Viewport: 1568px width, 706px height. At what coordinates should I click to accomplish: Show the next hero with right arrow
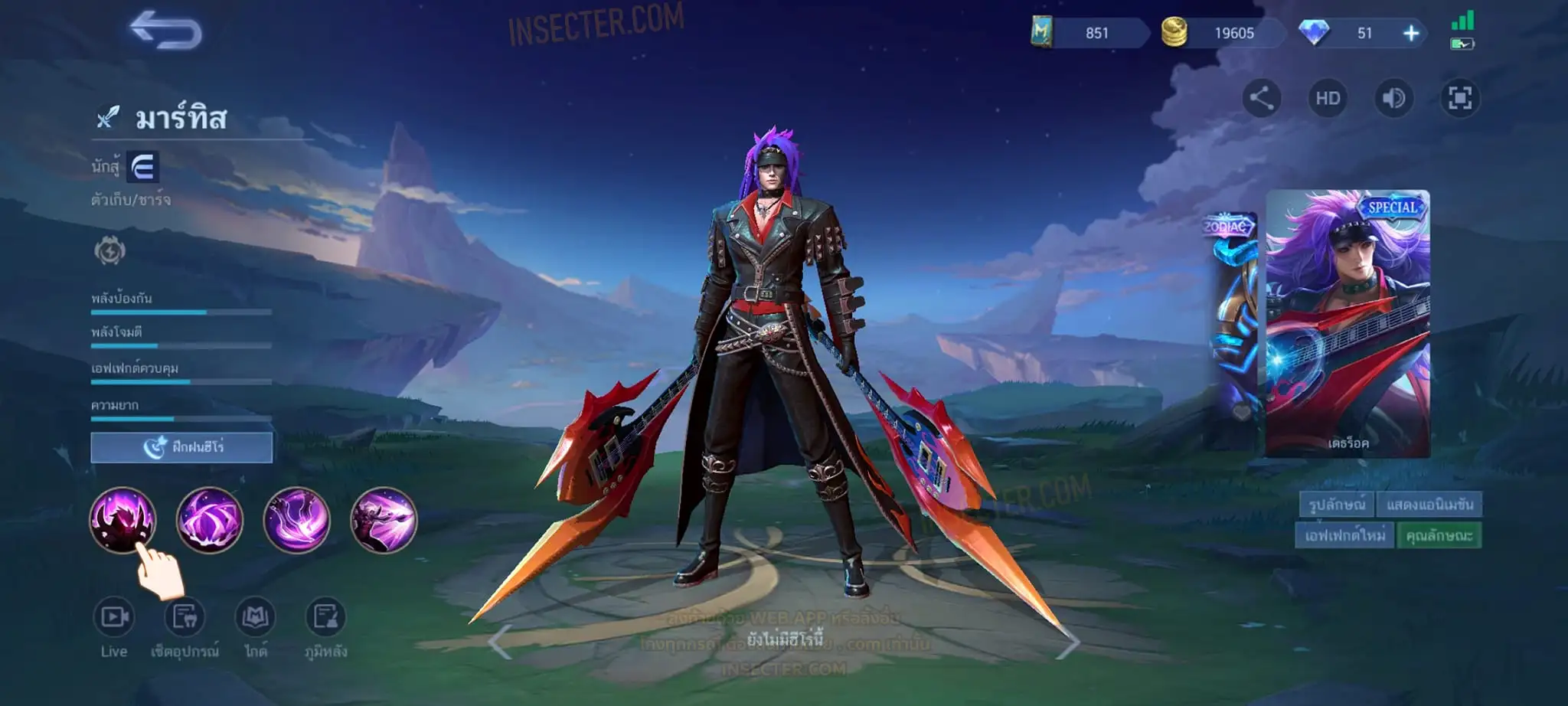click(x=1068, y=642)
